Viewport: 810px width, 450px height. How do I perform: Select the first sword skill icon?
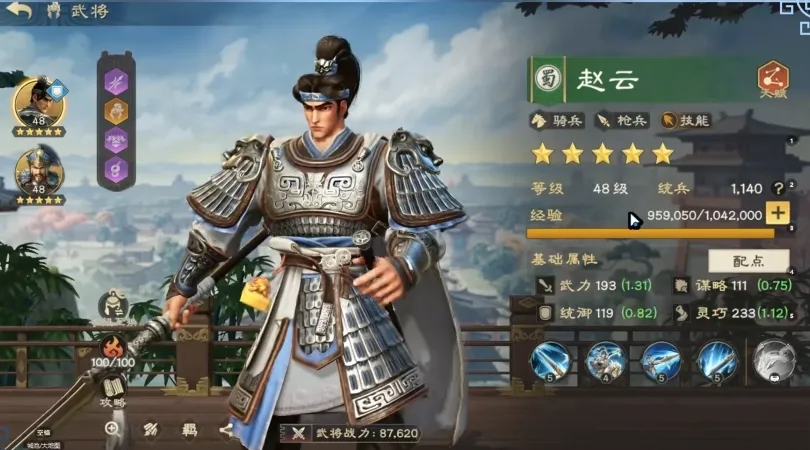550,361
